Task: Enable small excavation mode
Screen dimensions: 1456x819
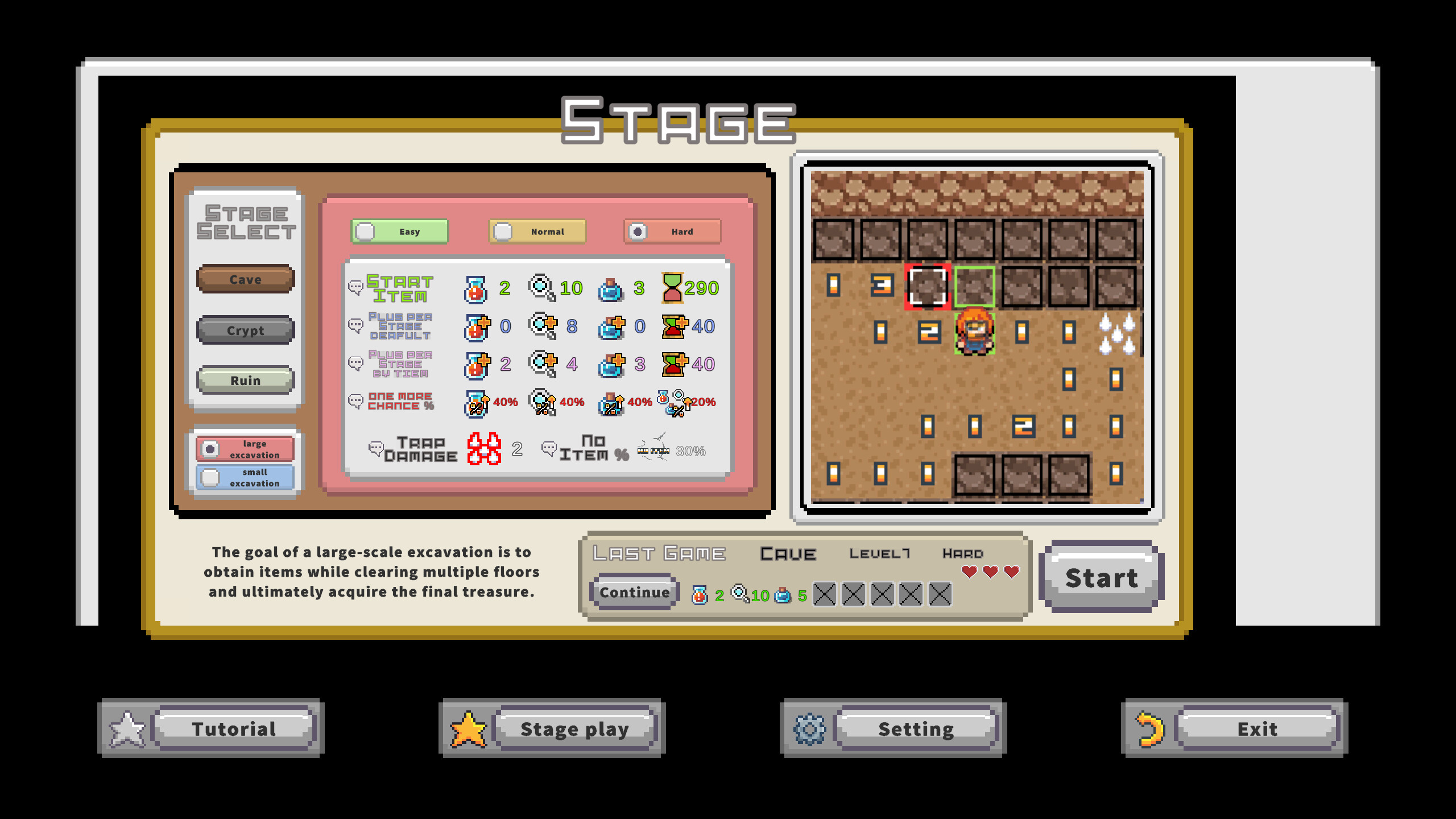Action: [245, 478]
